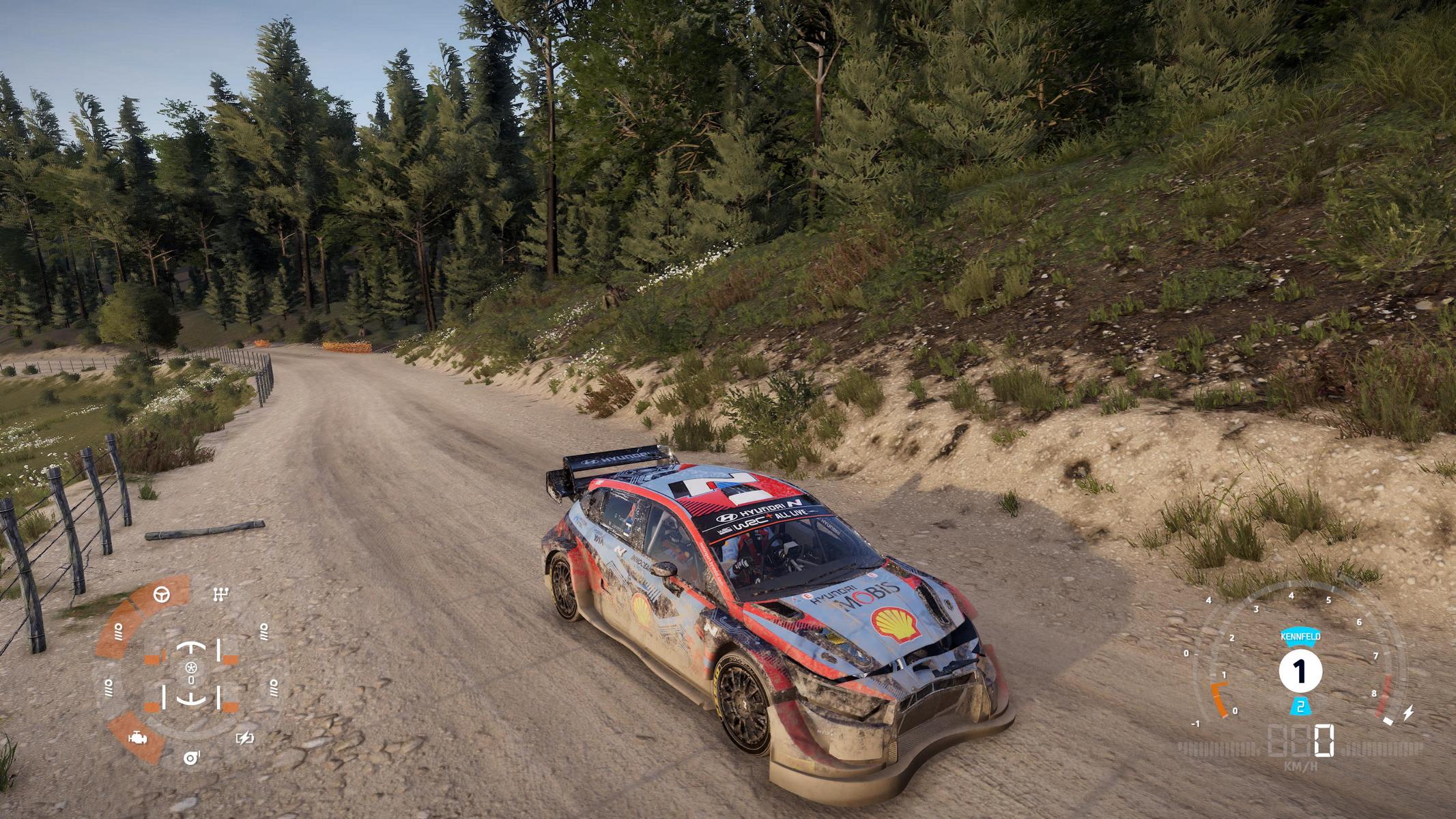The height and width of the screenshot is (819, 1456).
Task: Select the gearbox shifter damage icon
Action: coord(220,594)
